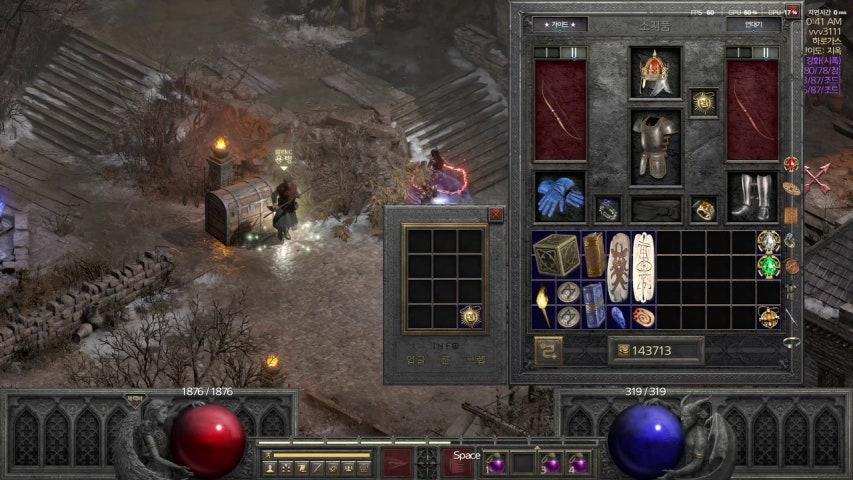Open the guide button atop inventory
Image resolution: width=853 pixels, height=480 pixels.
(560, 24)
